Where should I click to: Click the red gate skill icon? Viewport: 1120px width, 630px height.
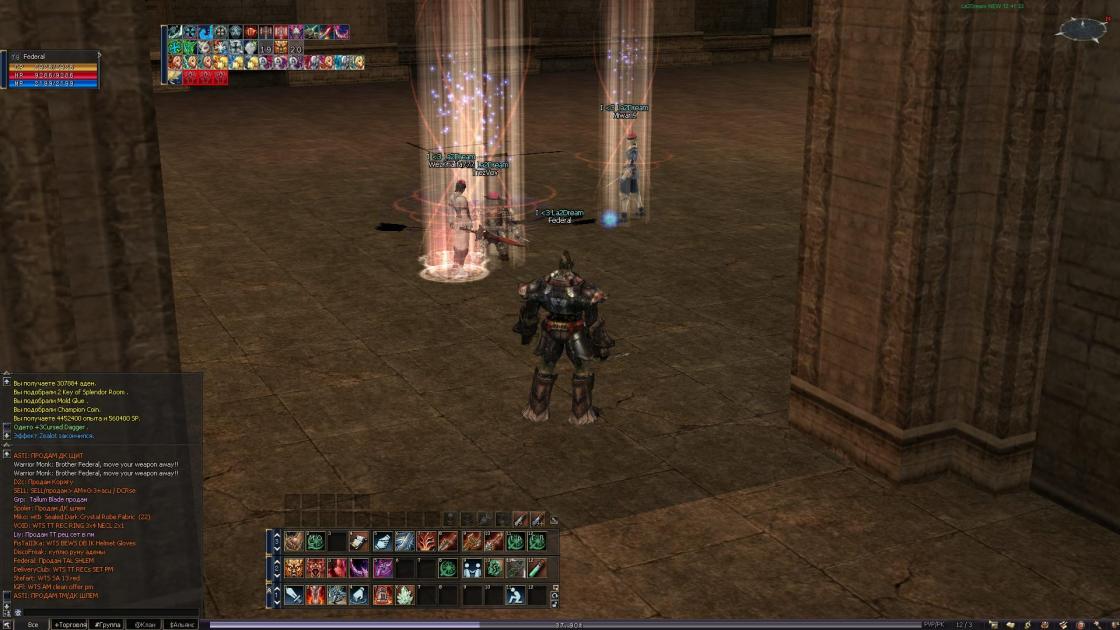pyautogui.click(x=381, y=595)
